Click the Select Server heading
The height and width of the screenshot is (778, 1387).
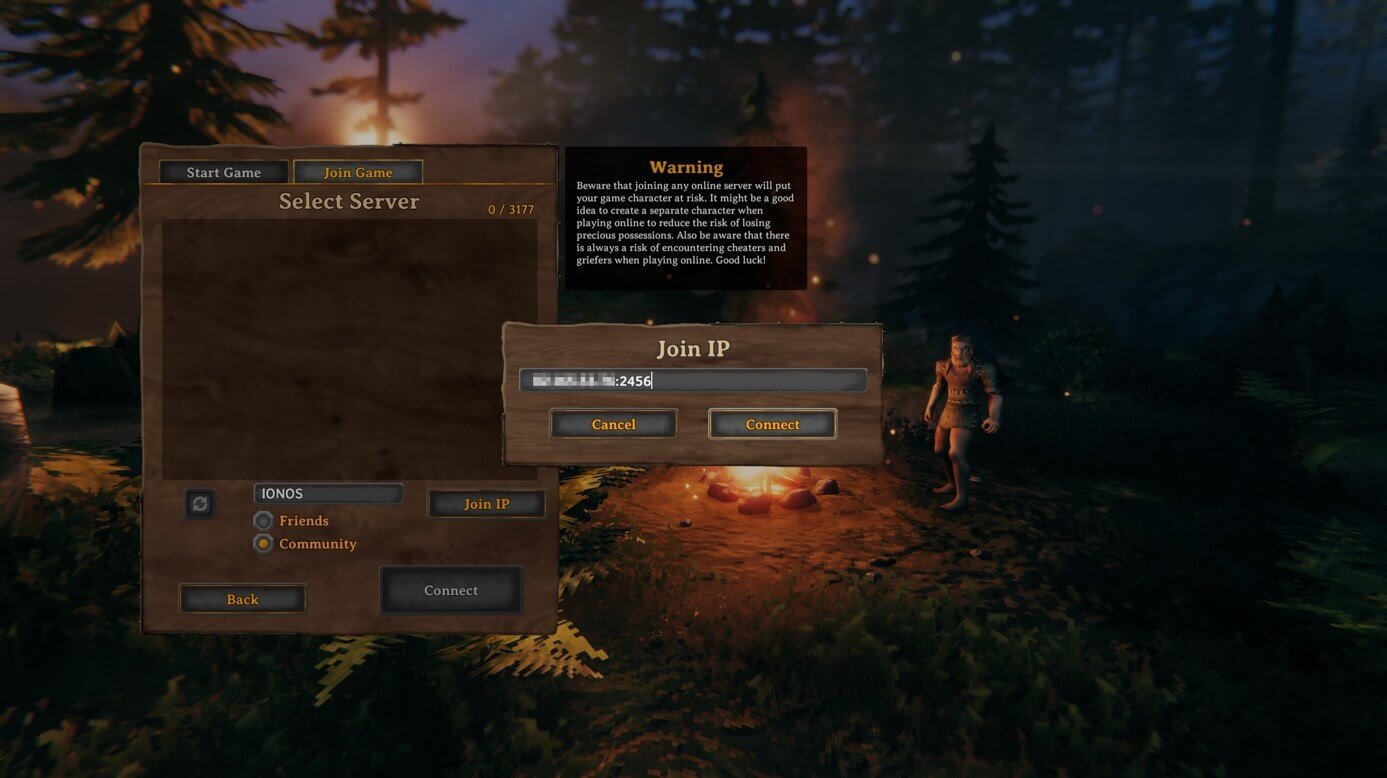[349, 201]
